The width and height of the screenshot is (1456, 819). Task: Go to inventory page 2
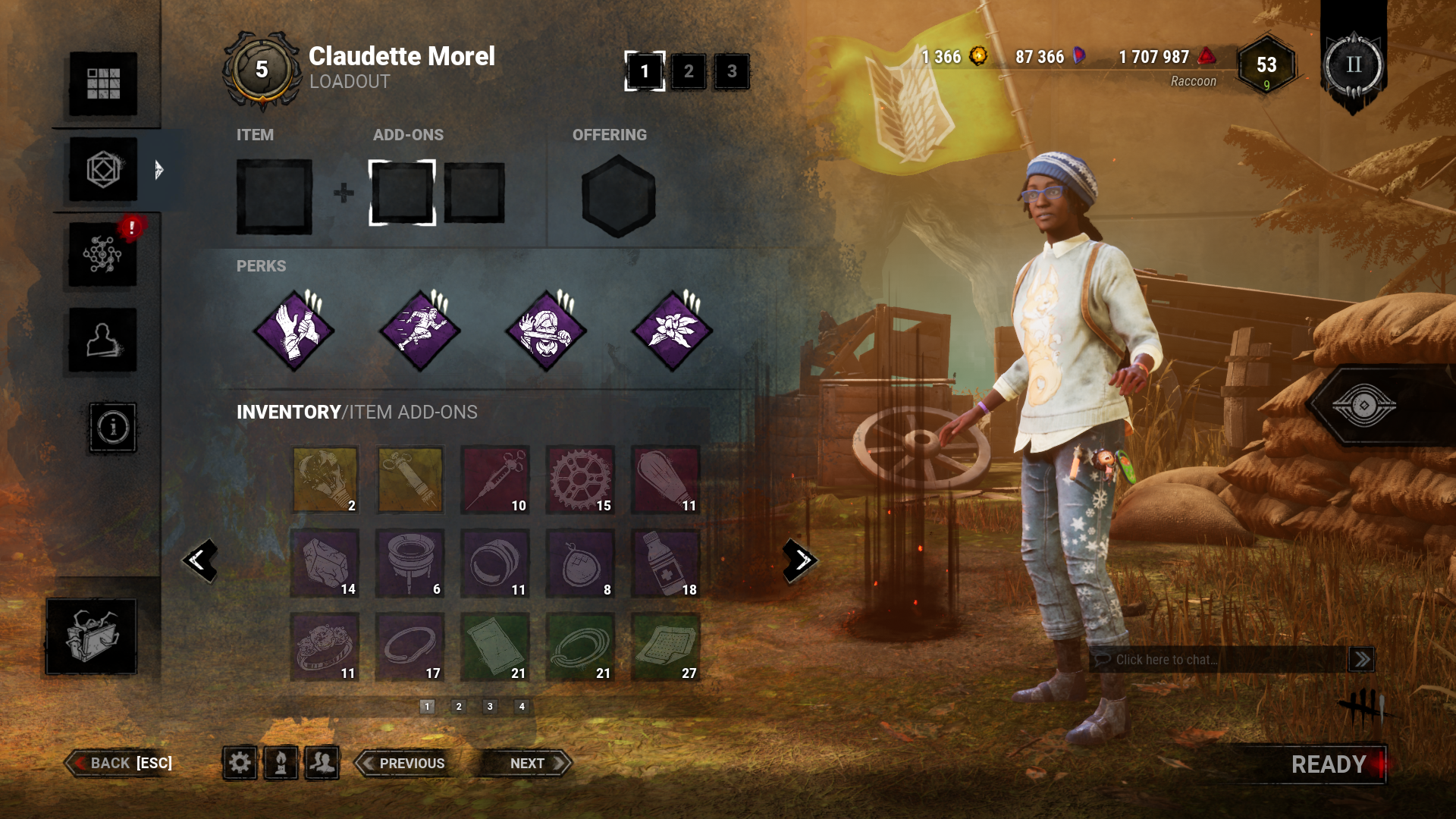(459, 707)
